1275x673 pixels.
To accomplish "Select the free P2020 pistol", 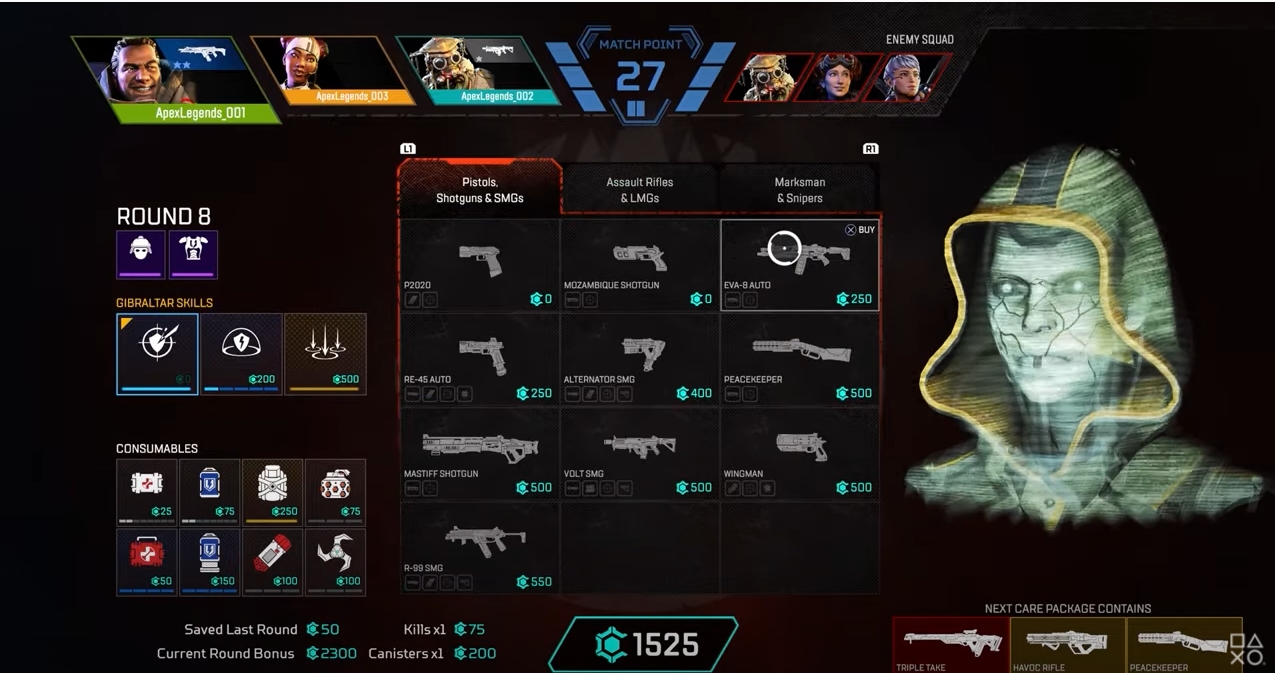I will pyautogui.click(x=479, y=265).
